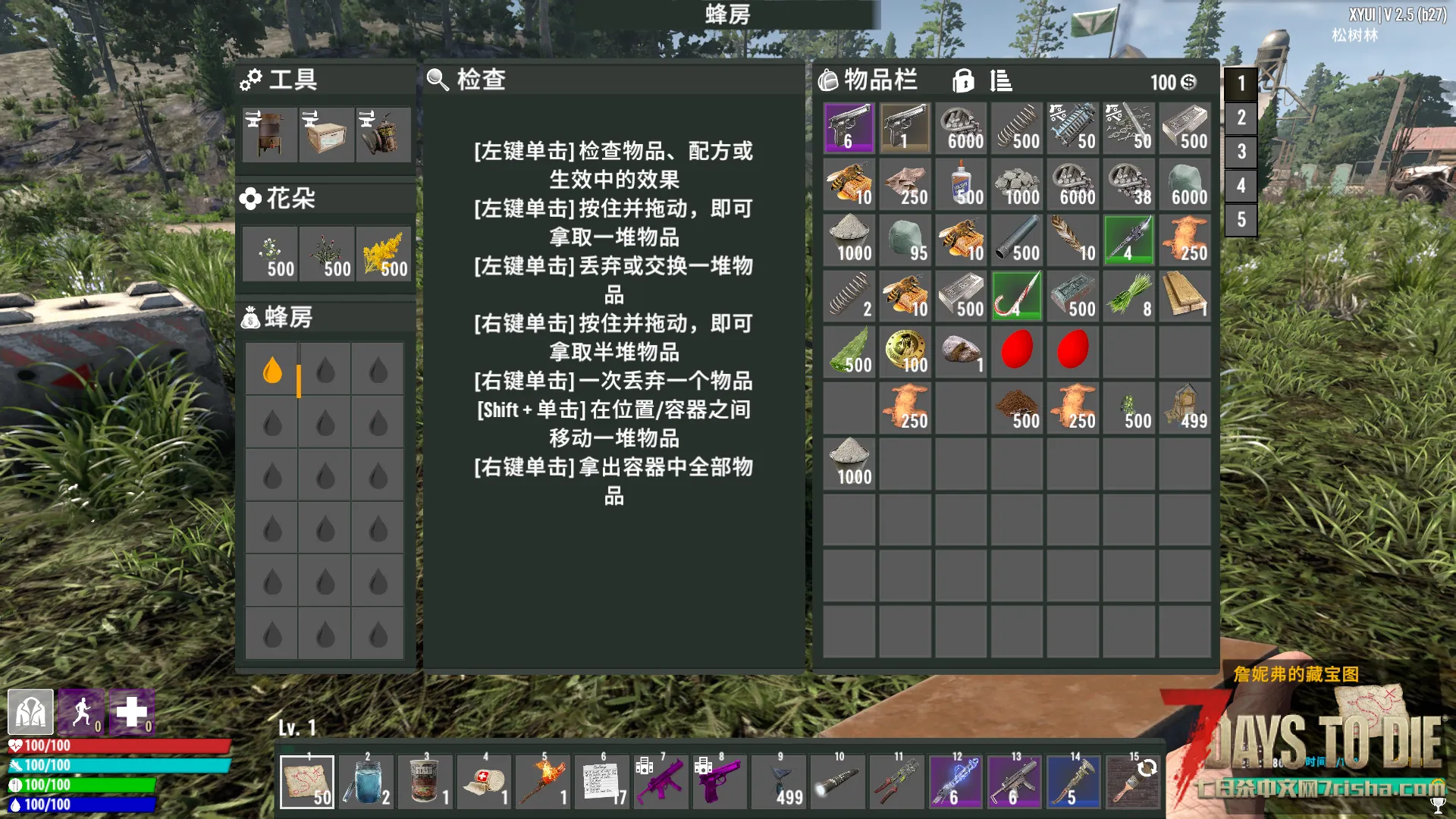This screenshot has height=819, width=1456.
Task: Select the bee smoker tool slot
Action: click(383, 135)
